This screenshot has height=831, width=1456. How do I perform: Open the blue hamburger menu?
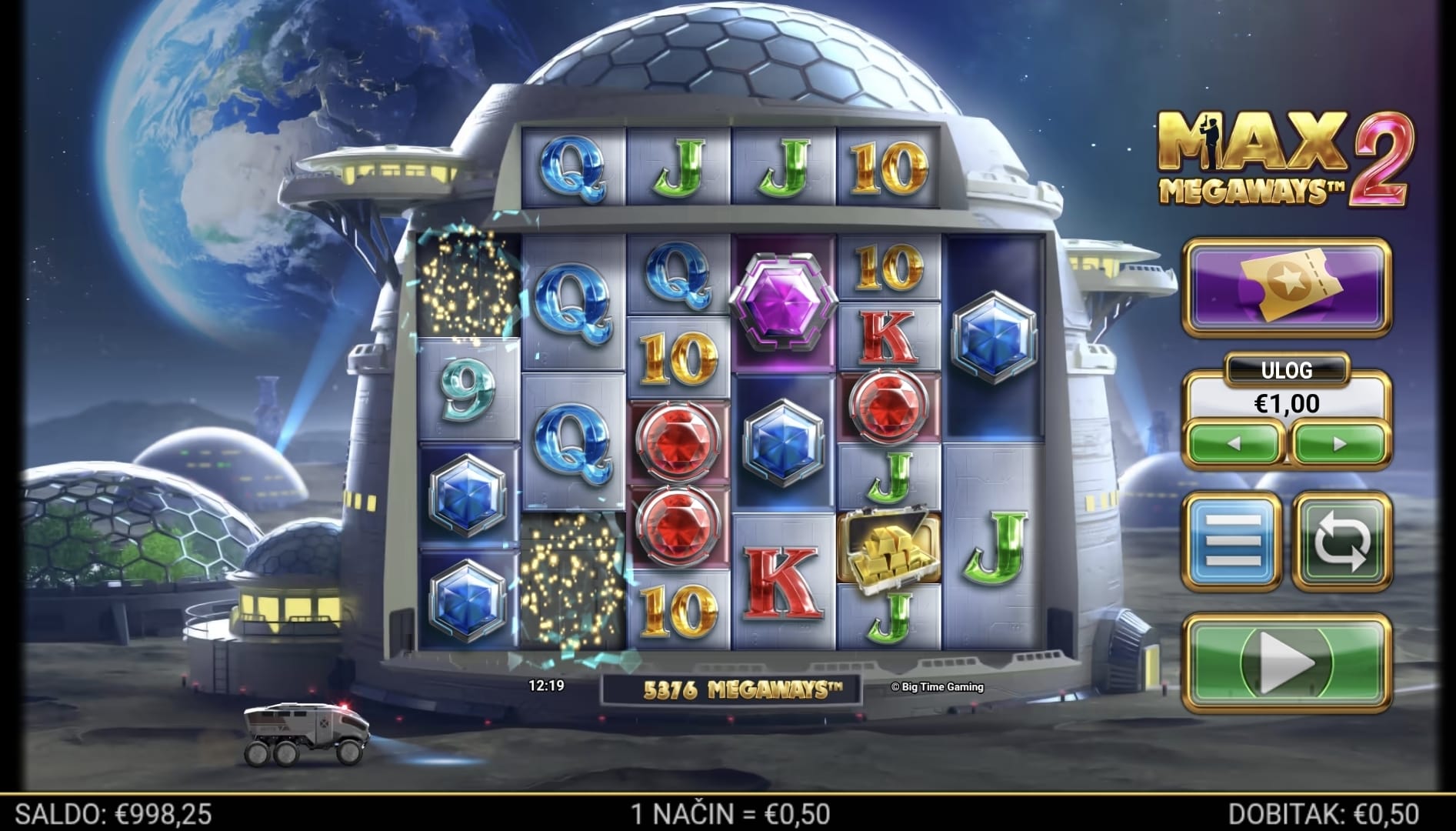coord(1232,542)
